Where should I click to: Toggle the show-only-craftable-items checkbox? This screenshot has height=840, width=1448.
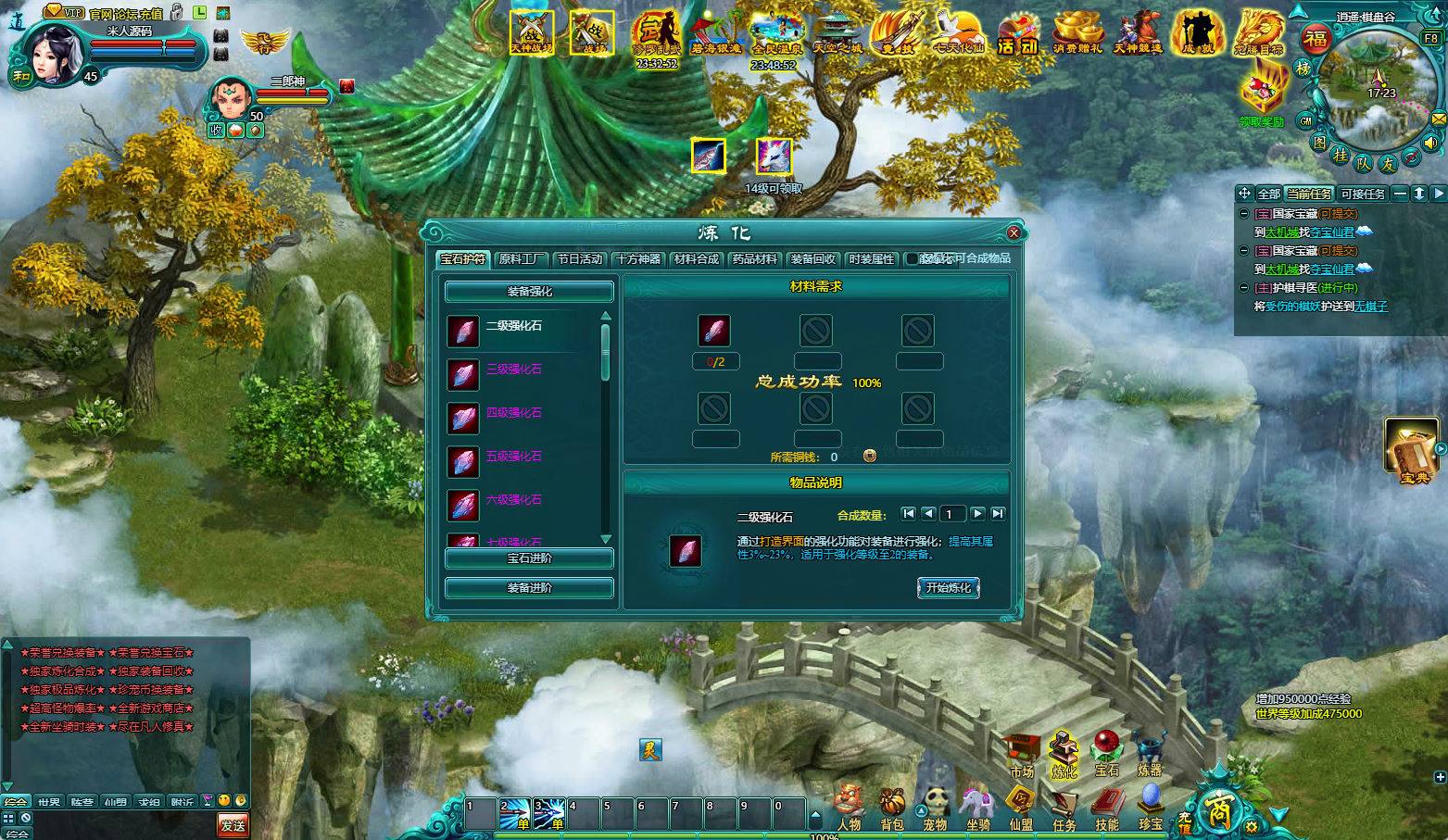pyautogui.click(x=912, y=259)
